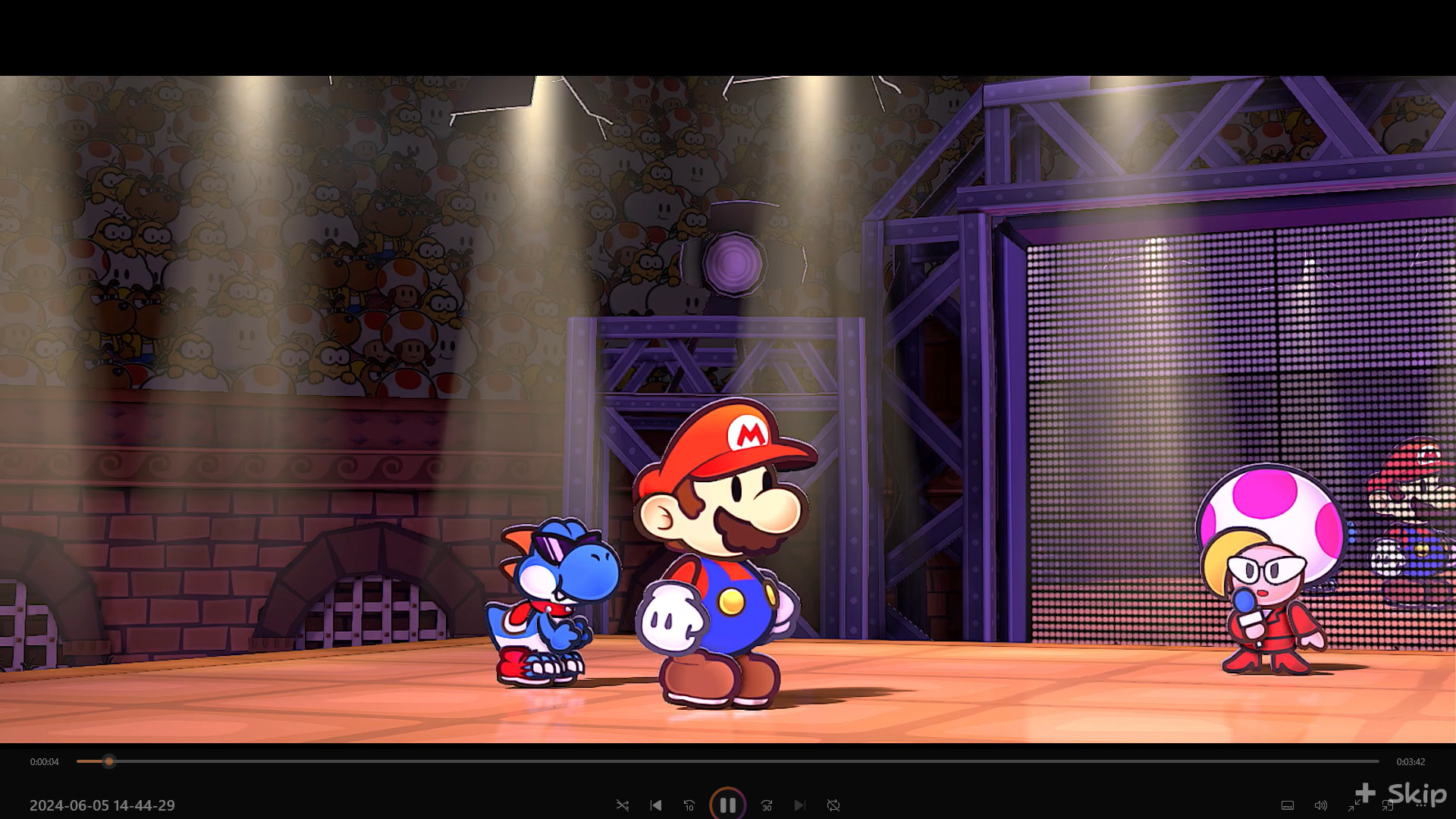Viewport: 1456px width, 819px height.
Task: Click the elapsed time 0:00:04
Action: point(44,762)
